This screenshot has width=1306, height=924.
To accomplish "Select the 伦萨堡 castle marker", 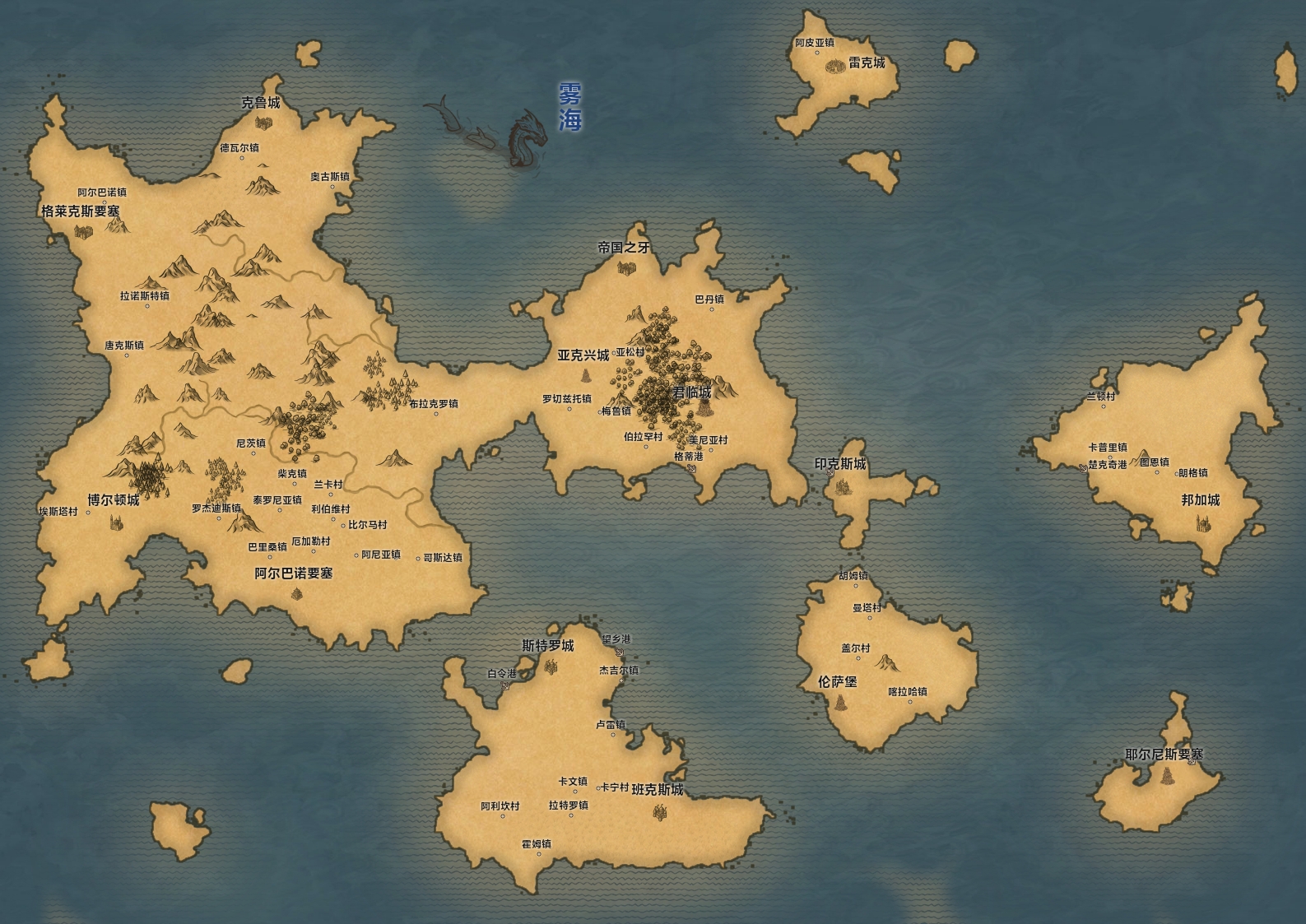I will (841, 703).
